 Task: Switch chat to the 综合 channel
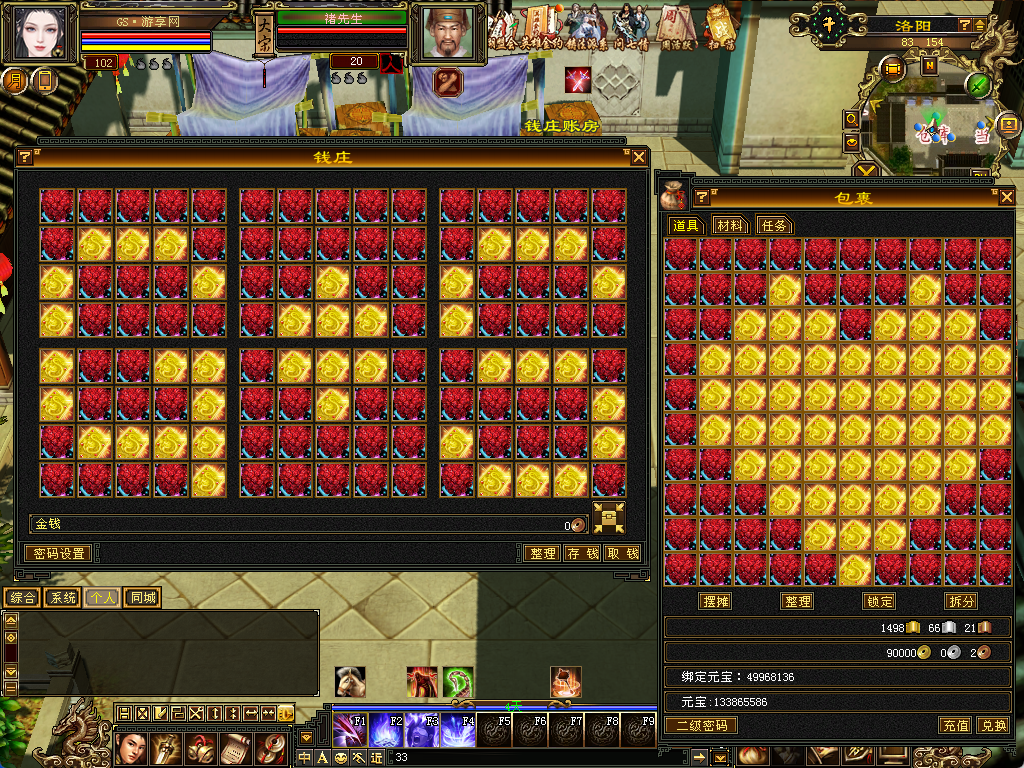tap(22, 598)
